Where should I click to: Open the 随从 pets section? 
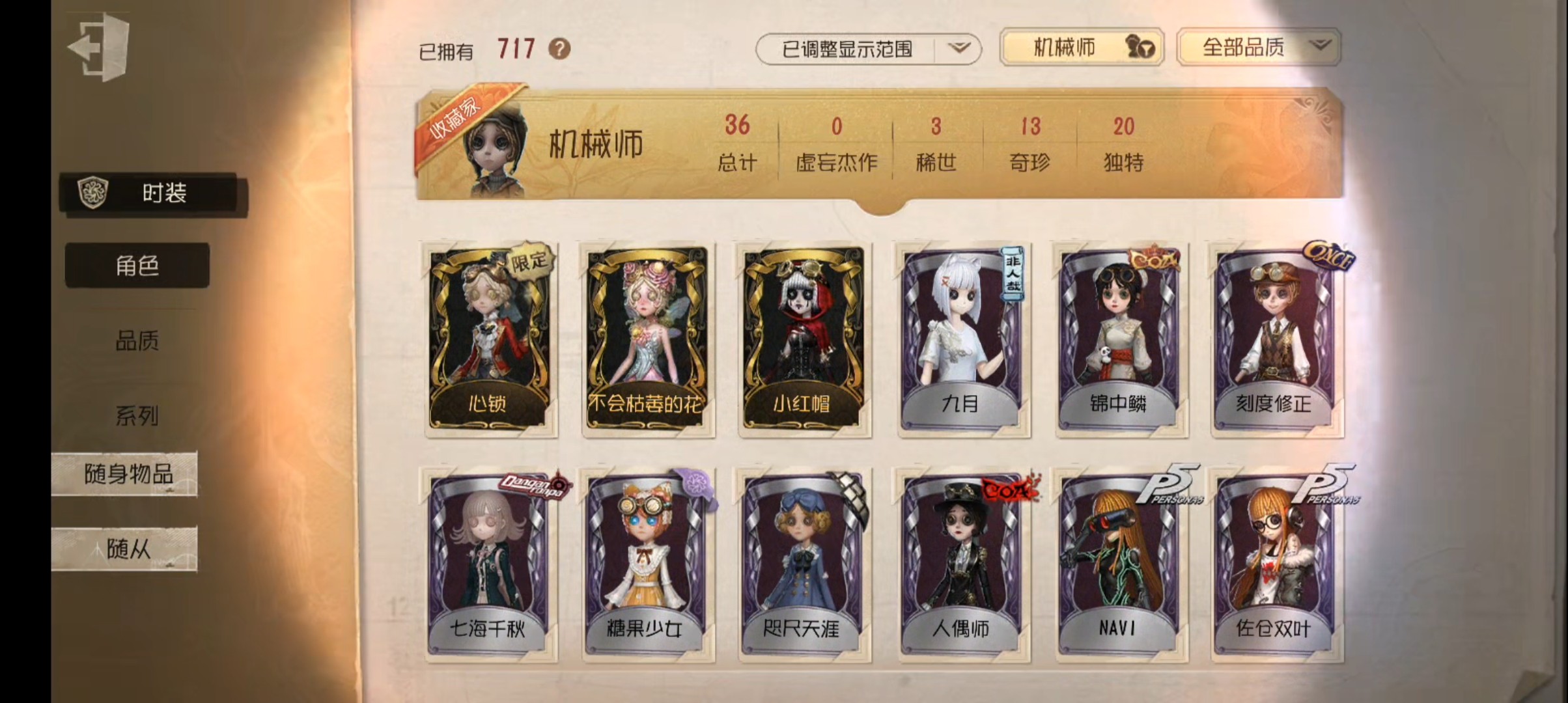tap(126, 549)
